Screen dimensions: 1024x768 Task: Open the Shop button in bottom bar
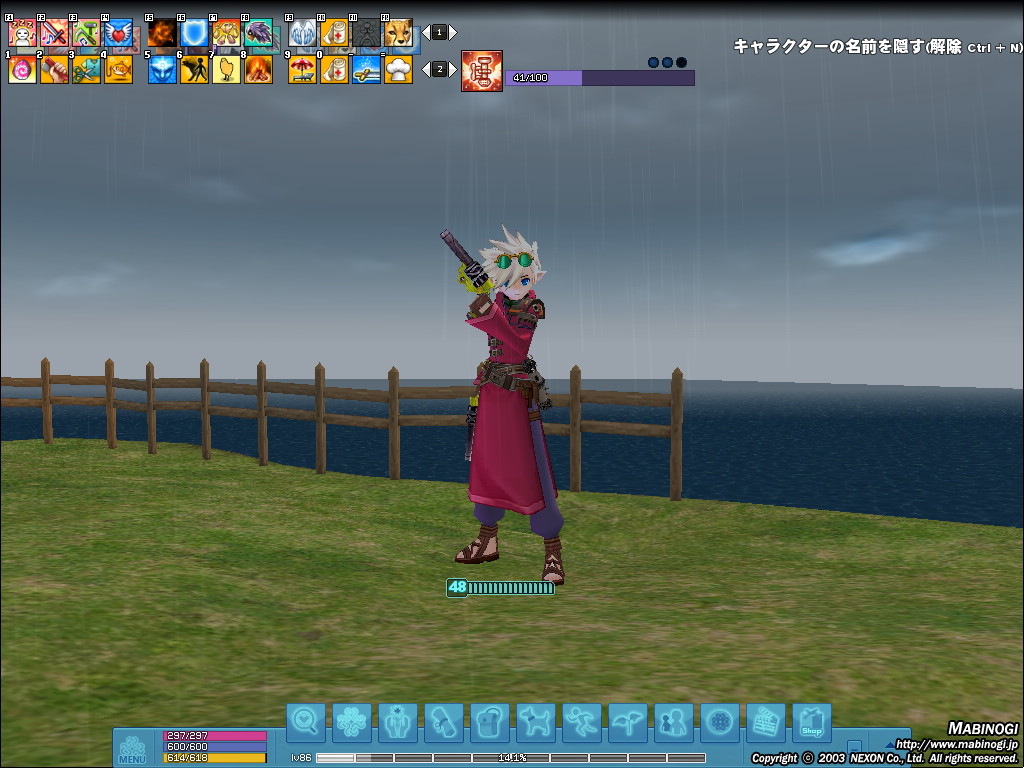point(811,722)
